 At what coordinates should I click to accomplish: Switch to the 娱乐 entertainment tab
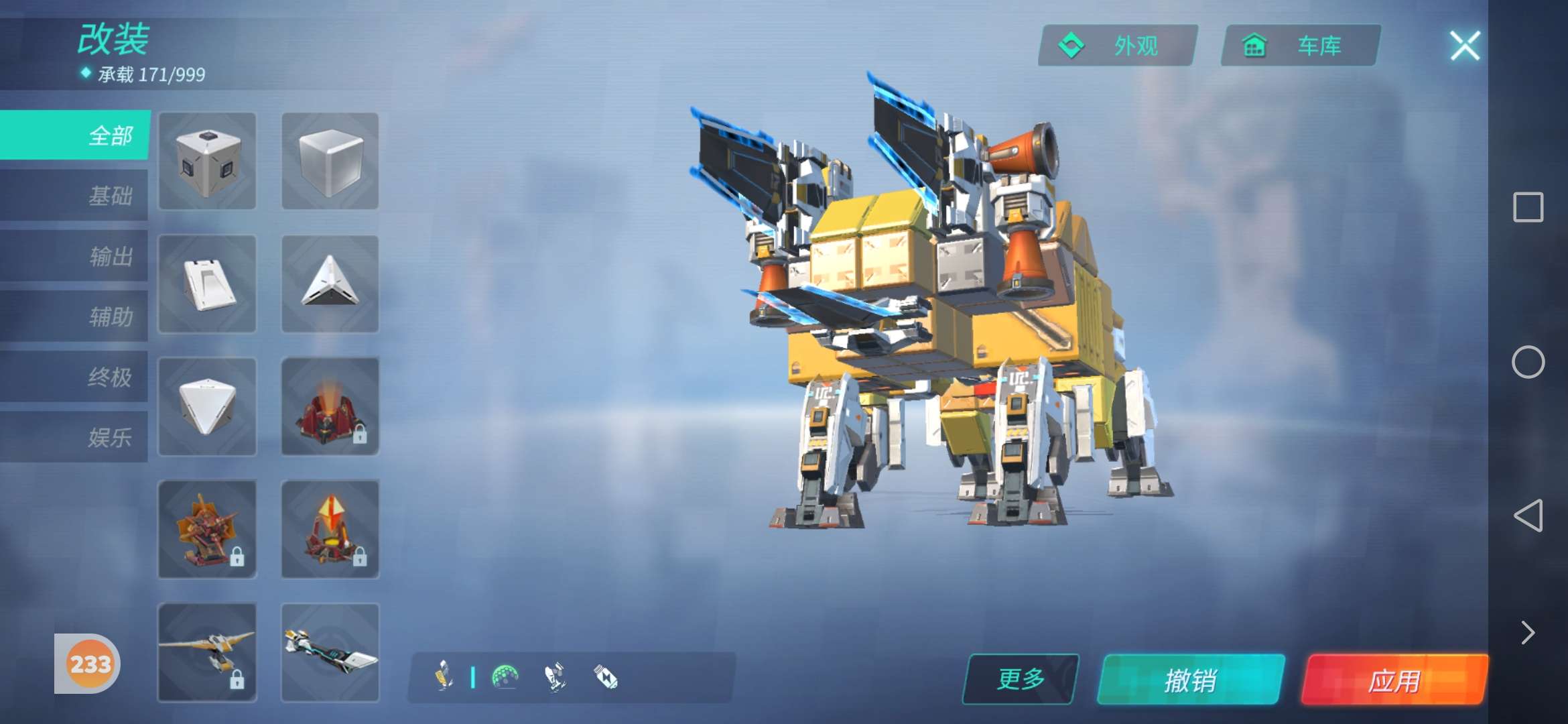point(75,437)
